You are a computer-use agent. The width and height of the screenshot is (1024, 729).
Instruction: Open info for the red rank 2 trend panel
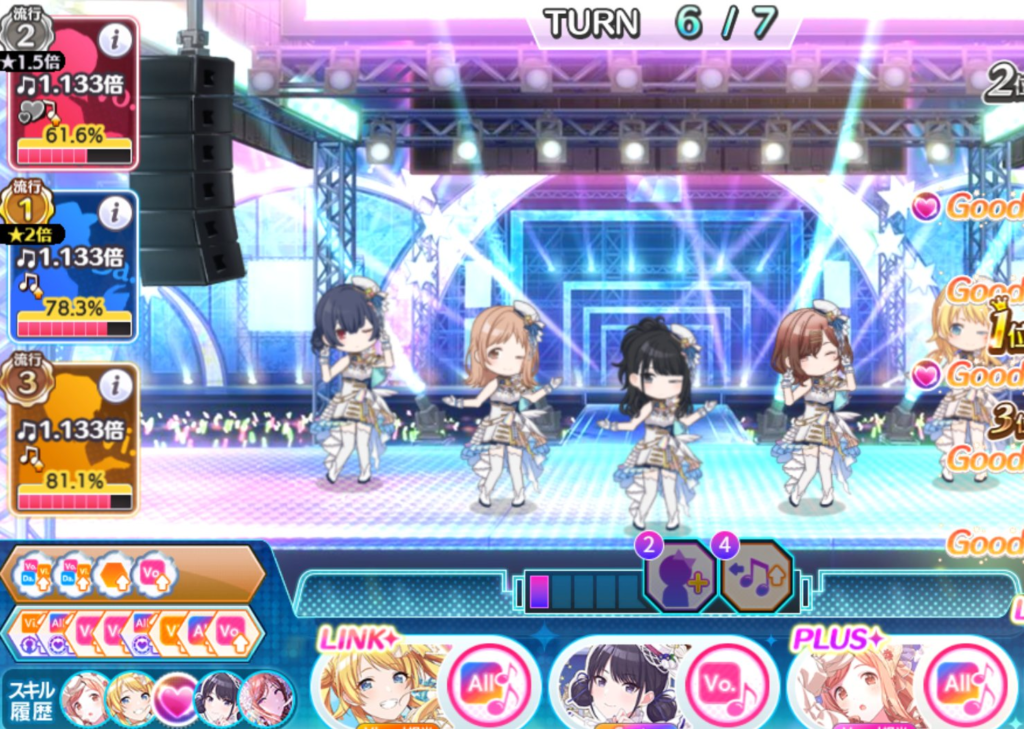pyautogui.click(x=117, y=41)
